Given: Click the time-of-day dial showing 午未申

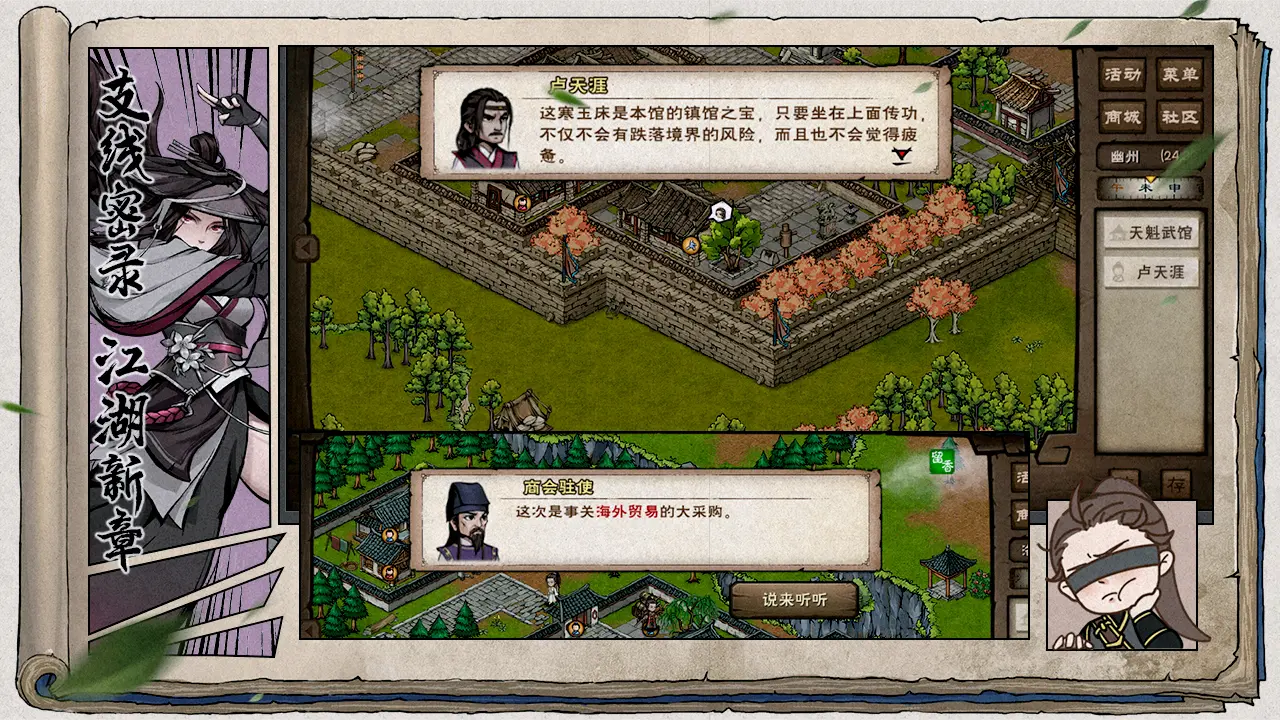Looking at the screenshot, I should pyautogui.click(x=1149, y=186).
